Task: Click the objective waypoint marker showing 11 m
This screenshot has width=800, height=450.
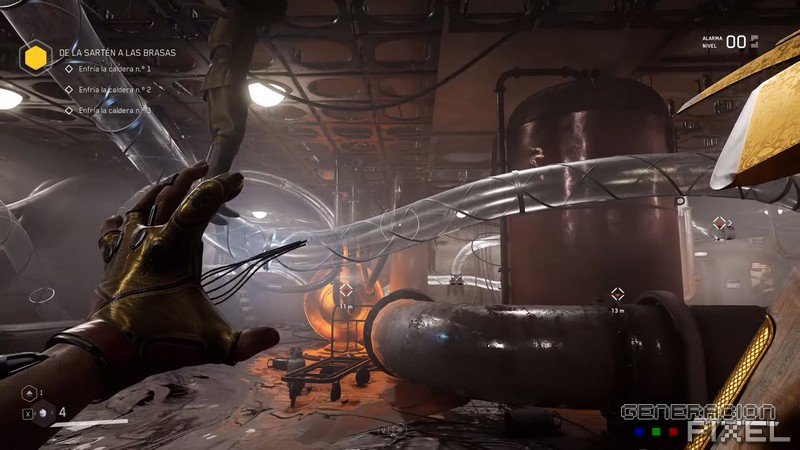Action: click(x=346, y=290)
